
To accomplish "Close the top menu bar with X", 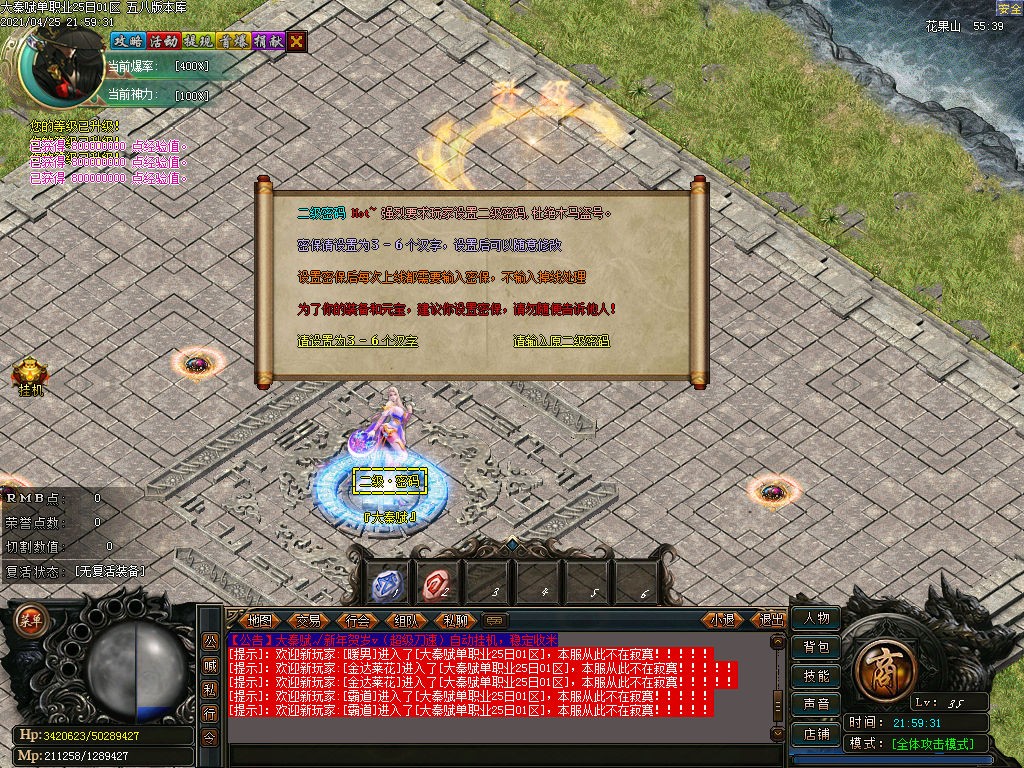I will (x=297, y=41).
